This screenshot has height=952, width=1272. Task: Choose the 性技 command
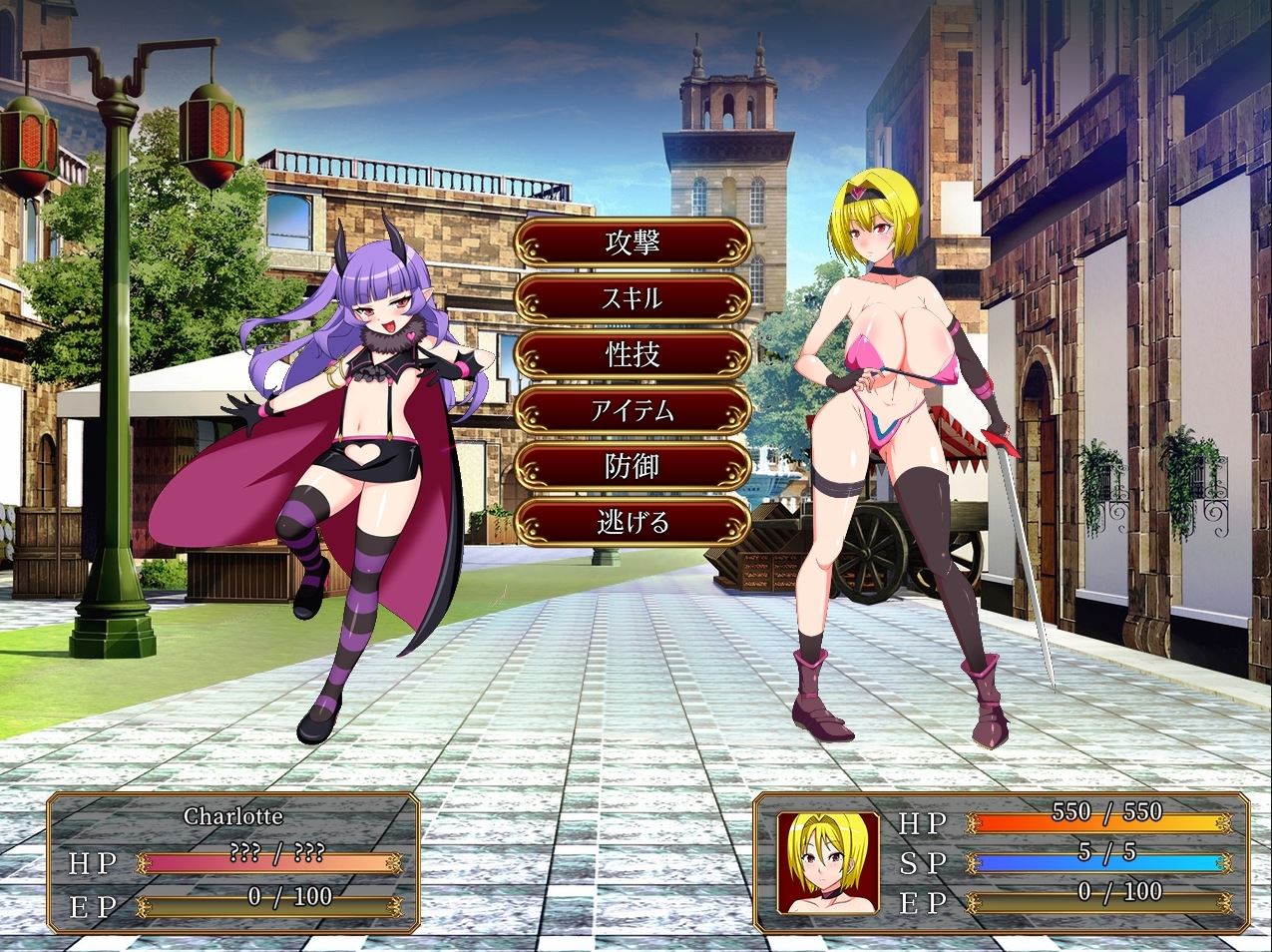(x=633, y=354)
